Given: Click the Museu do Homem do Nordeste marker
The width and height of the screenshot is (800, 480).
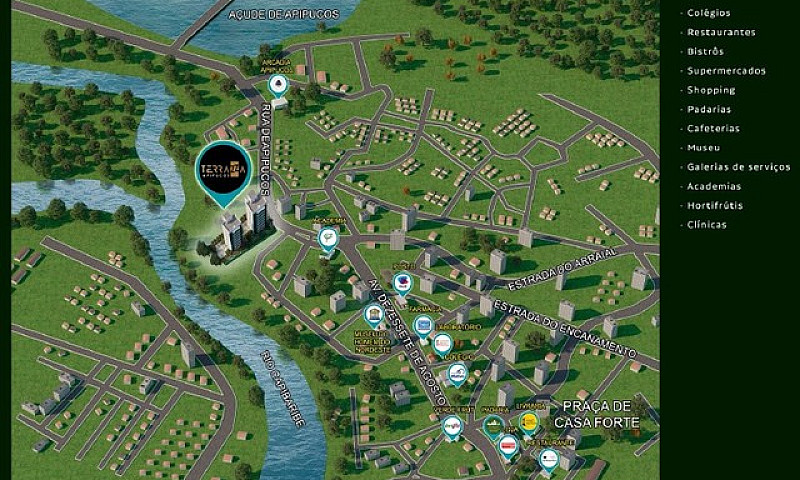Looking at the screenshot, I should pyautogui.click(x=373, y=316).
